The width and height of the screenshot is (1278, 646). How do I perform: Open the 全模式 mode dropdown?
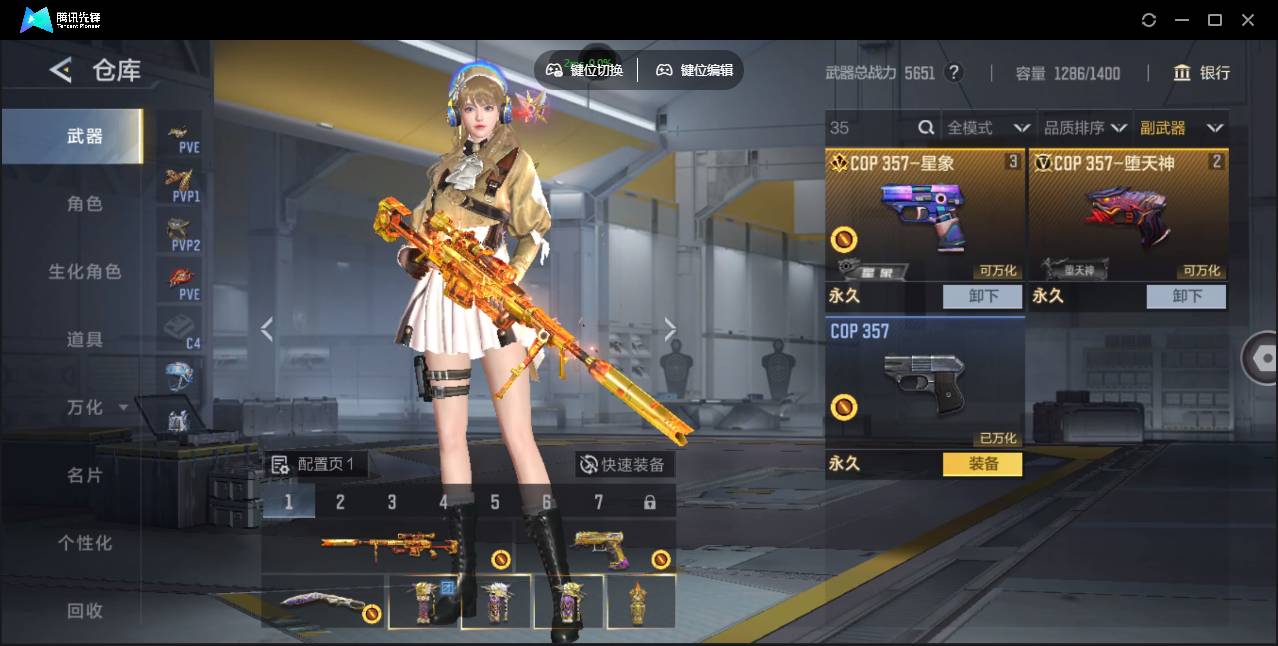coord(987,128)
